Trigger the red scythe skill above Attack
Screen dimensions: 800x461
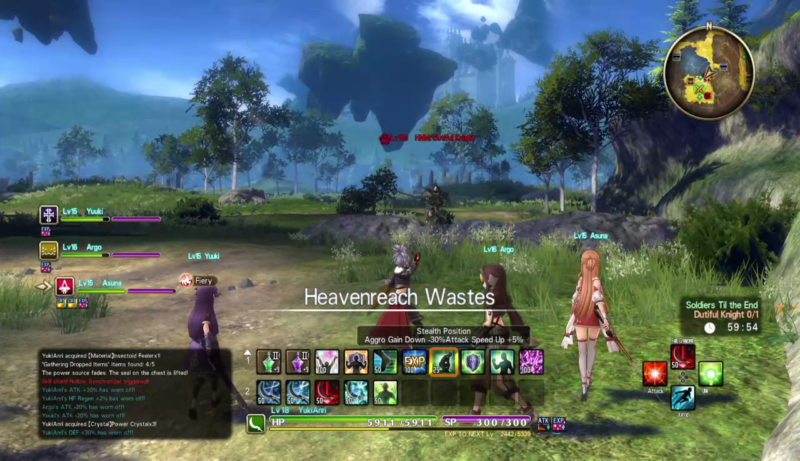point(683,355)
